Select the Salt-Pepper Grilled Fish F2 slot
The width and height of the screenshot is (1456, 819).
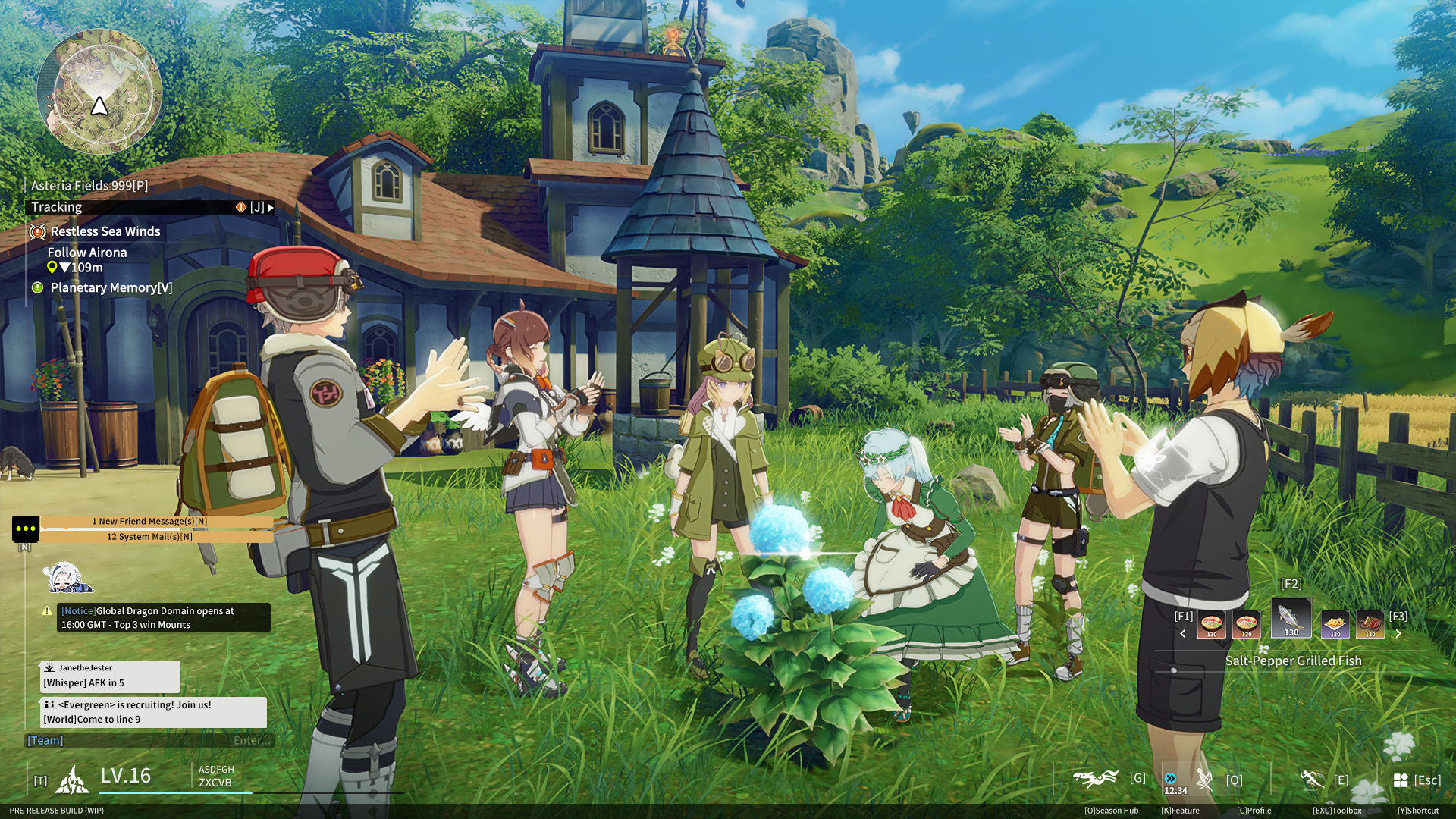[x=1291, y=618]
